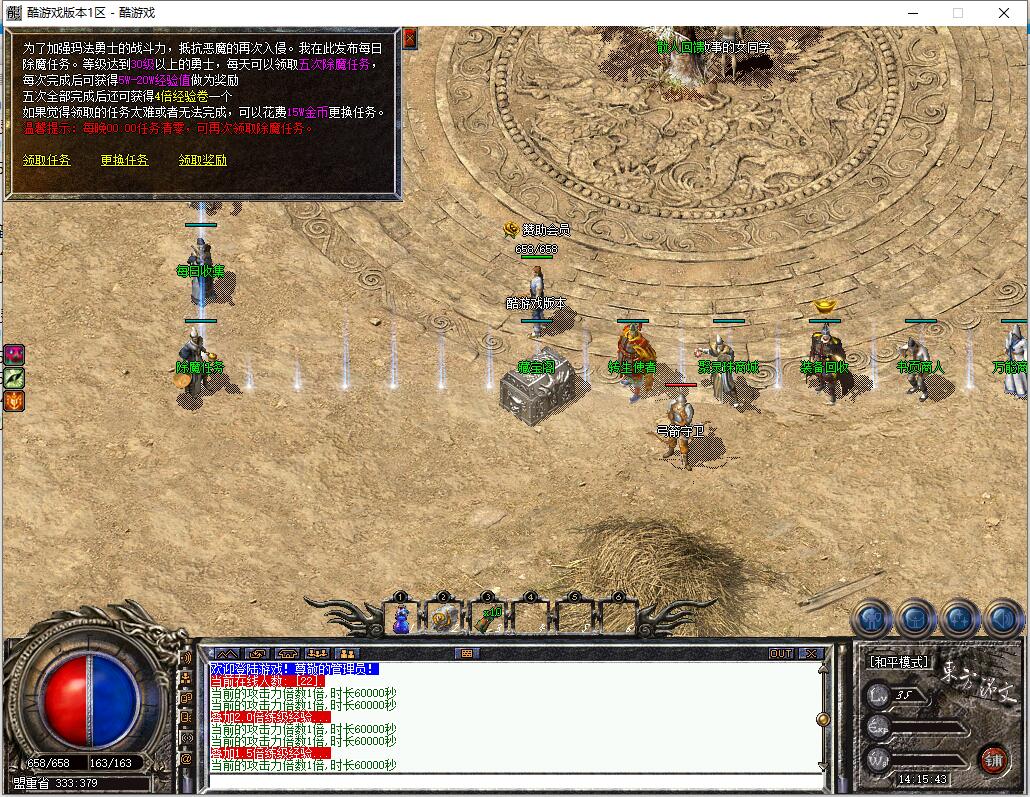The width and height of the screenshot is (1030, 797).
Task: Activate the pink flower buff icon
Action: click(14, 354)
